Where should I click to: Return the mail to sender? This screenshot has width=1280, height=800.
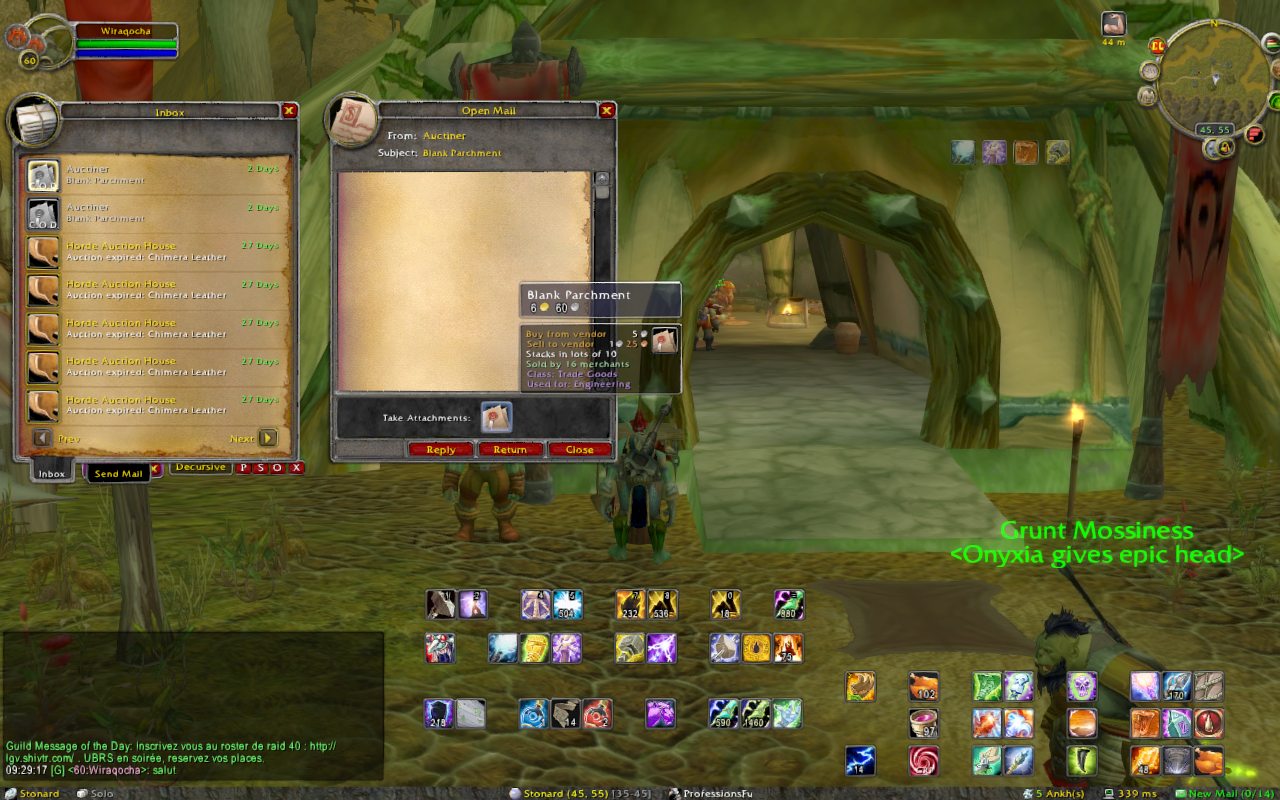click(510, 450)
